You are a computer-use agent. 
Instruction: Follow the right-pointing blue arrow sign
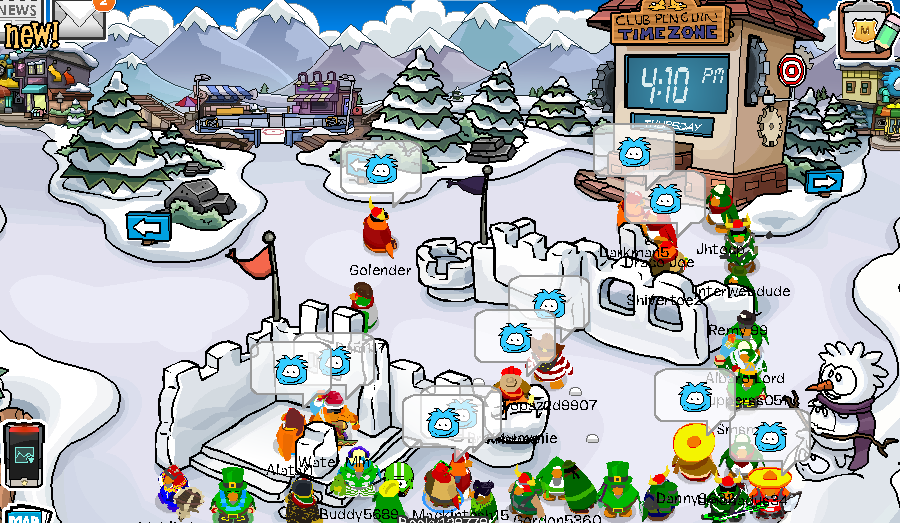click(x=824, y=182)
